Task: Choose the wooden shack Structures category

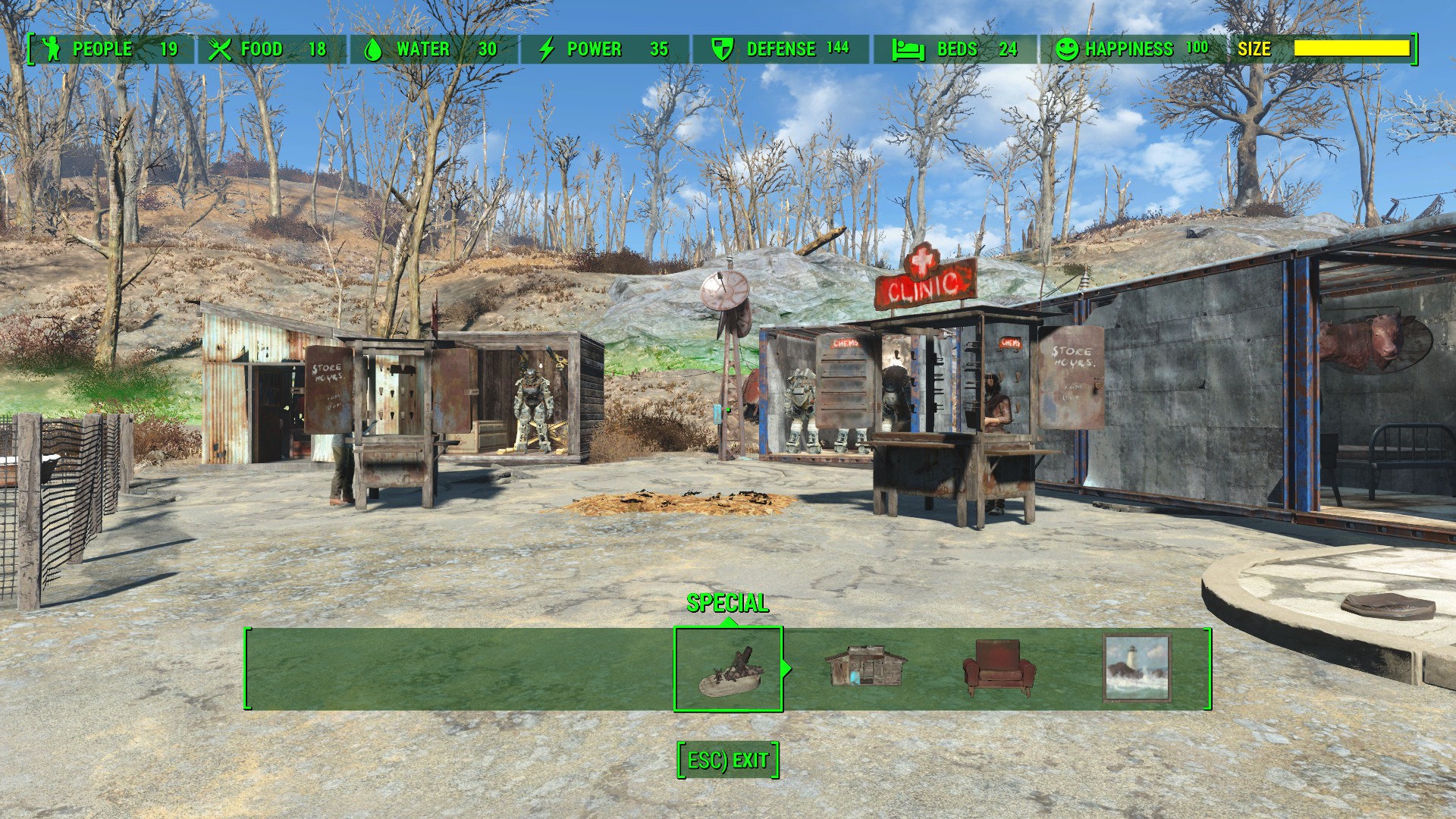Action: click(x=865, y=667)
